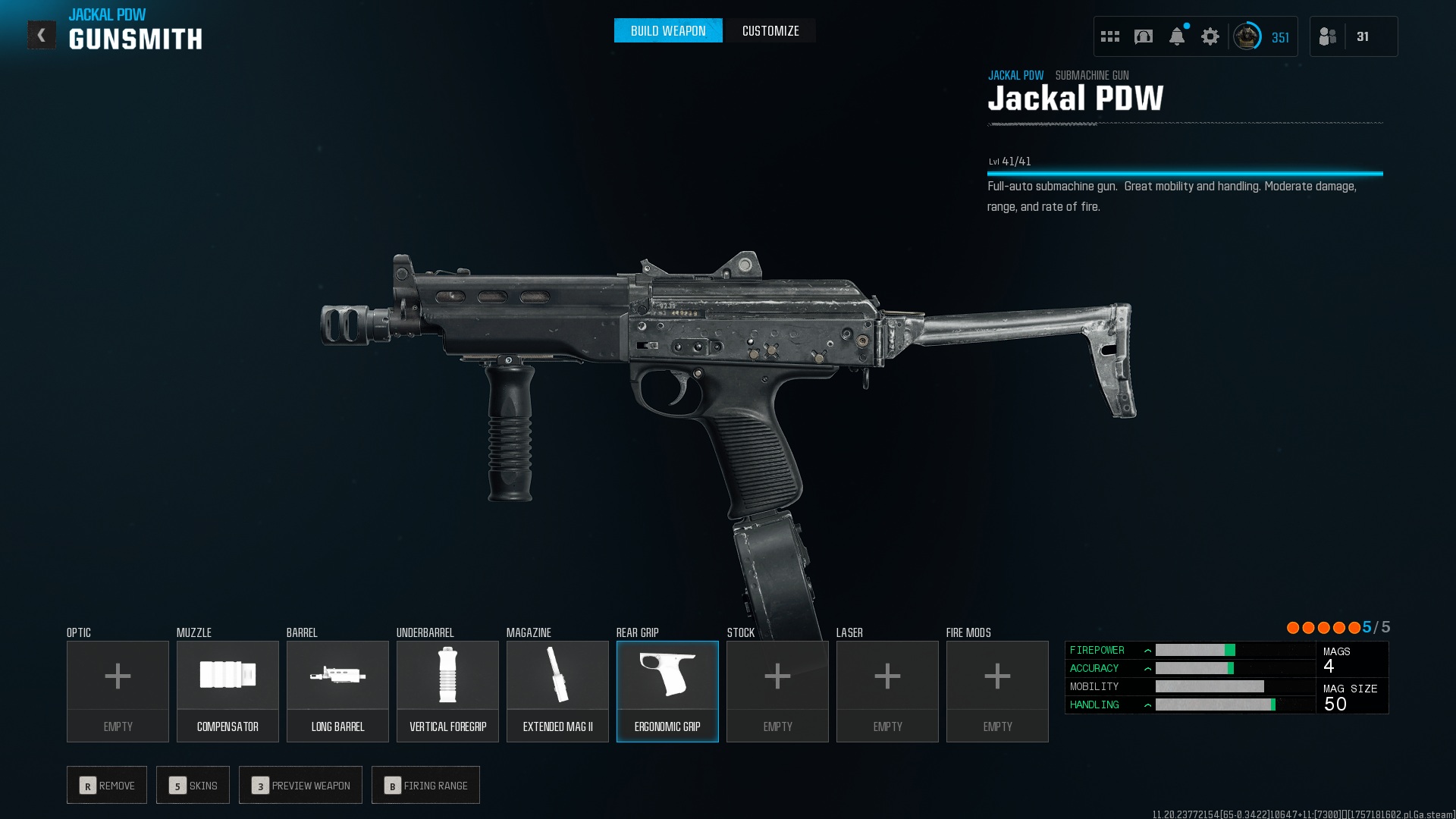This screenshot has height=819, width=1456.
Task: Select the Extended Mag II slot
Action: [557, 691]
